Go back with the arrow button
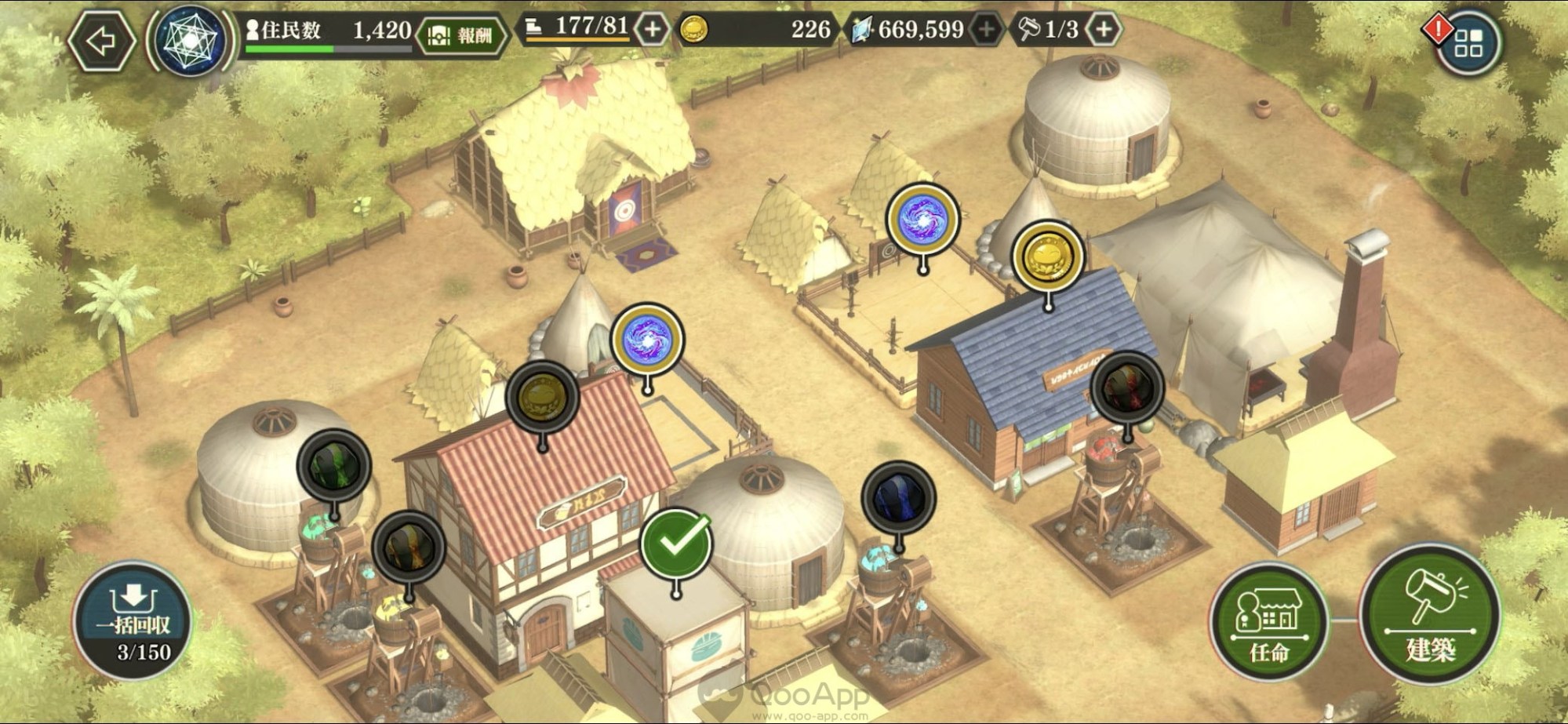 coord(101,41)
